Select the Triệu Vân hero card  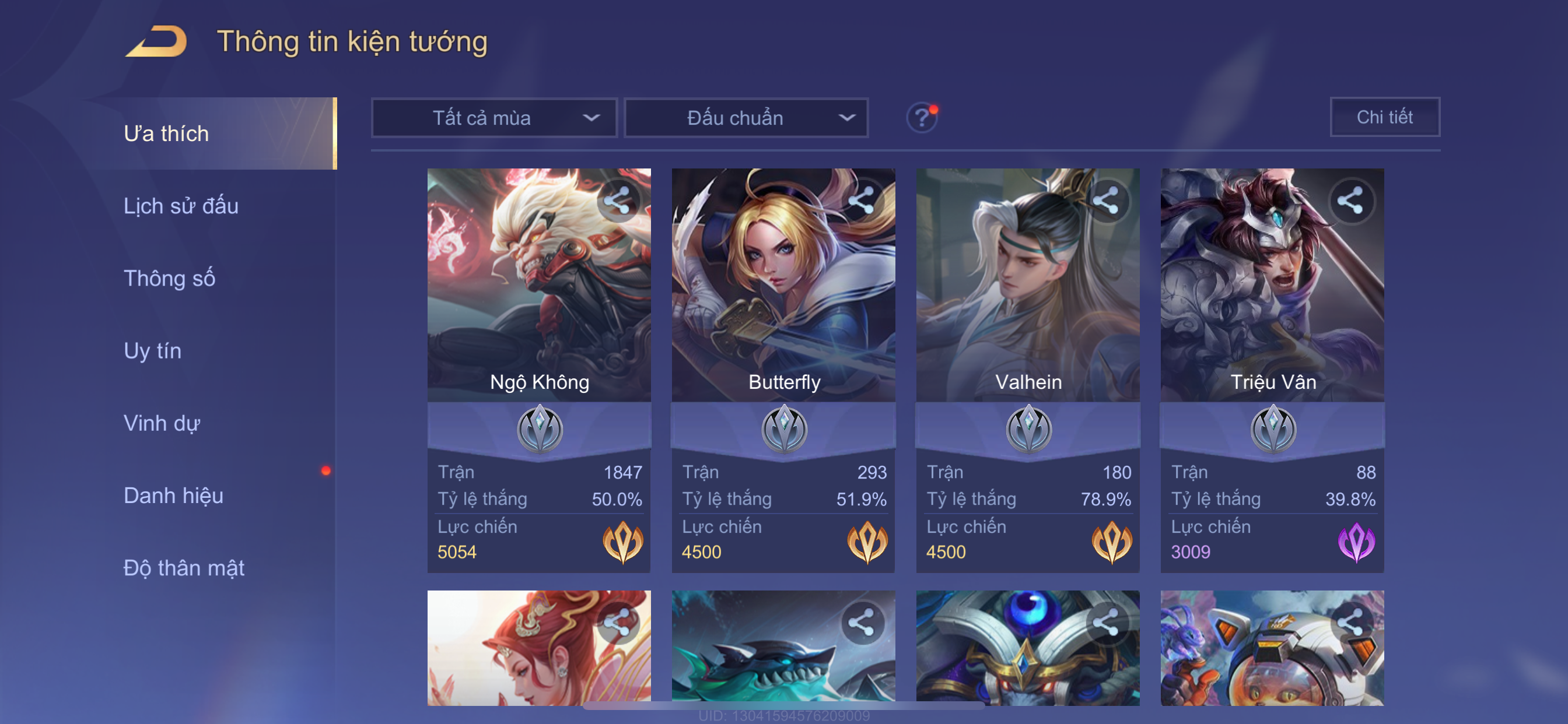click(x=1272, y=286)
